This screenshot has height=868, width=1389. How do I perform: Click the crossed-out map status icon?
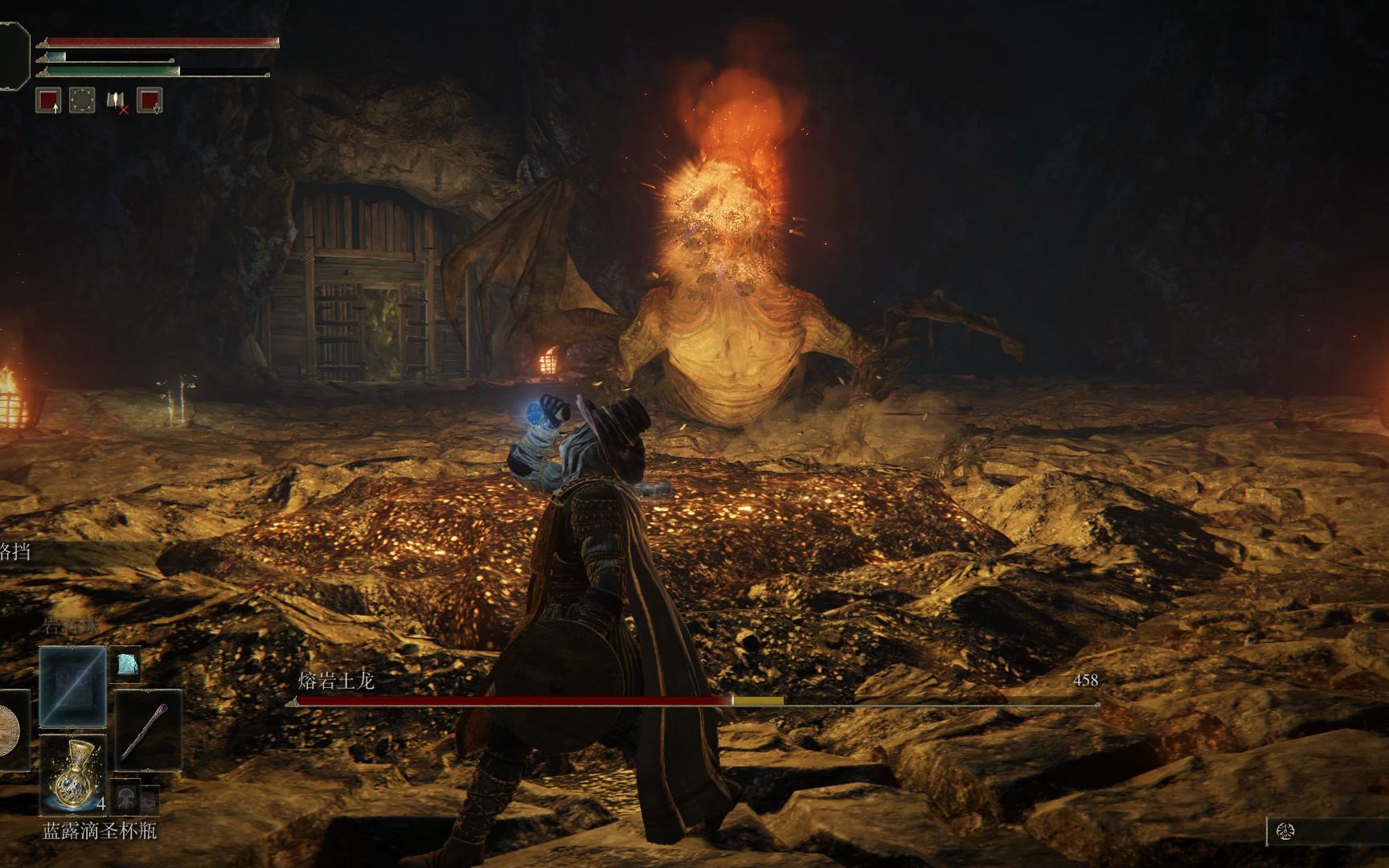(116, 101)
